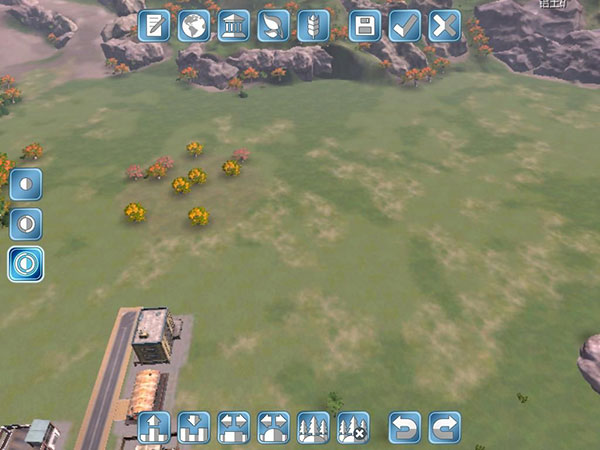Select the raise terrain tool
600x450 pixels.
pos(154,427)
